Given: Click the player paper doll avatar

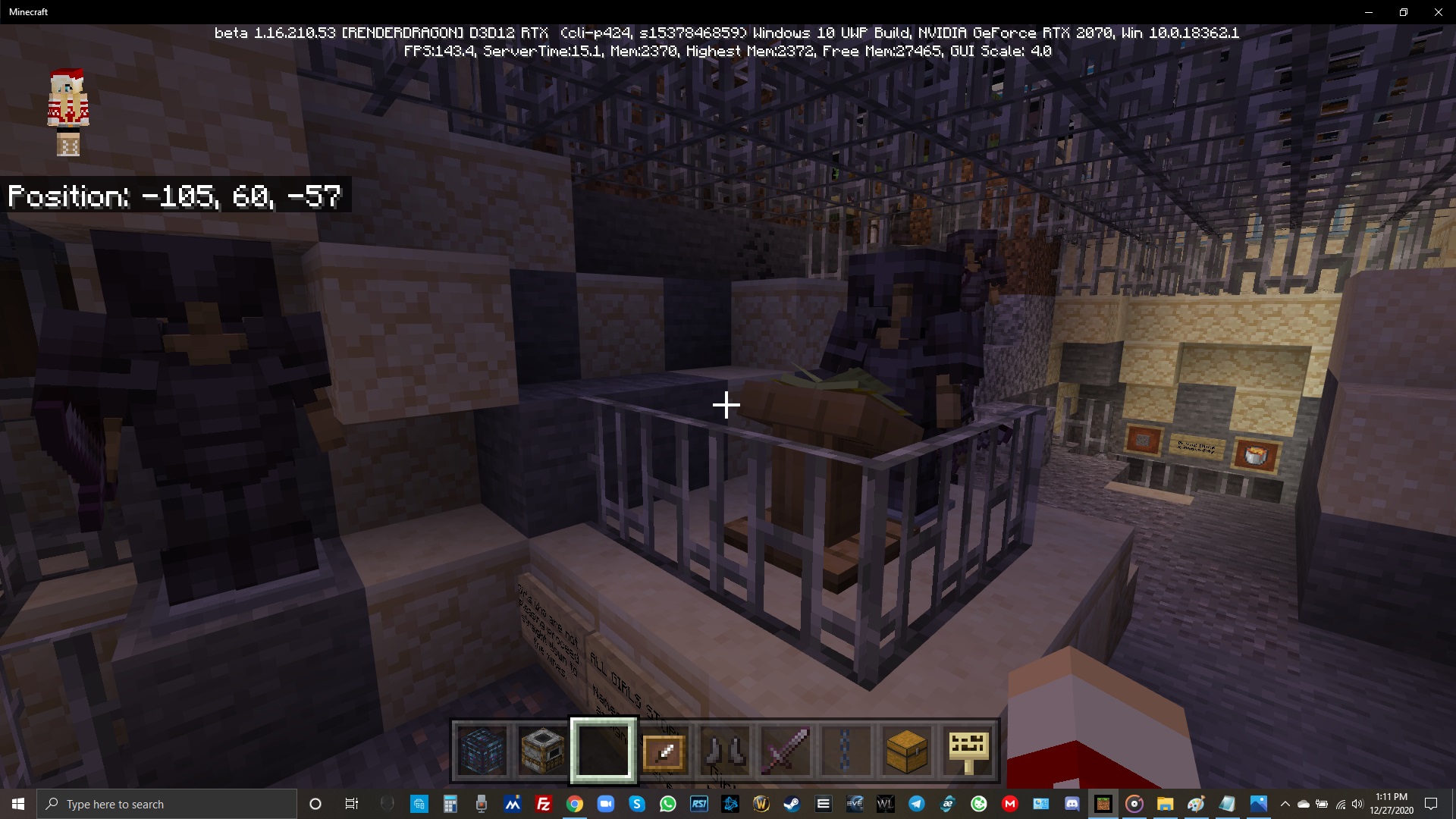Looking at the screenshot, I should coord(68,112).
